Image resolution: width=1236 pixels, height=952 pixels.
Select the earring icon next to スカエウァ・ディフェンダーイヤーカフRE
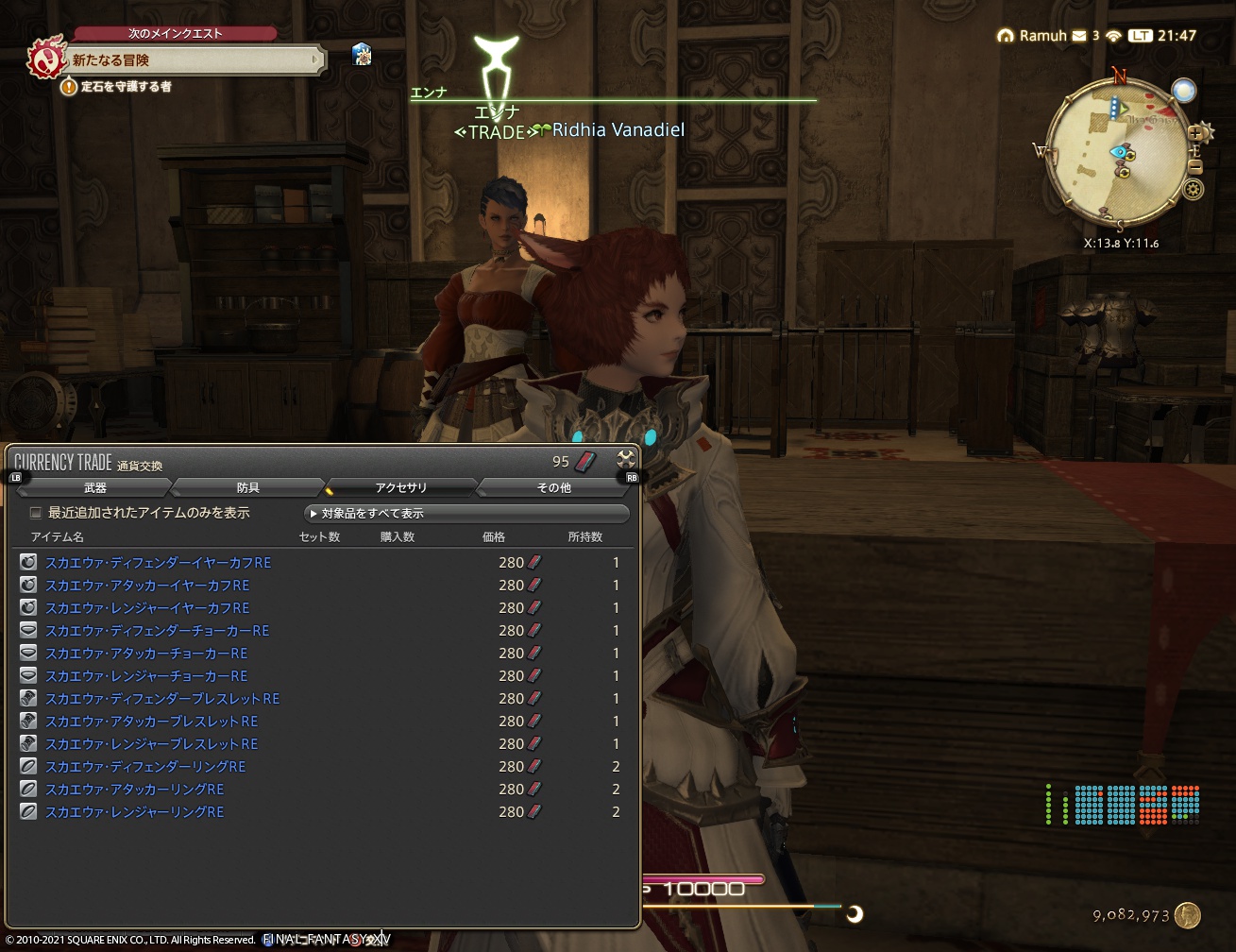pos(27,562)
